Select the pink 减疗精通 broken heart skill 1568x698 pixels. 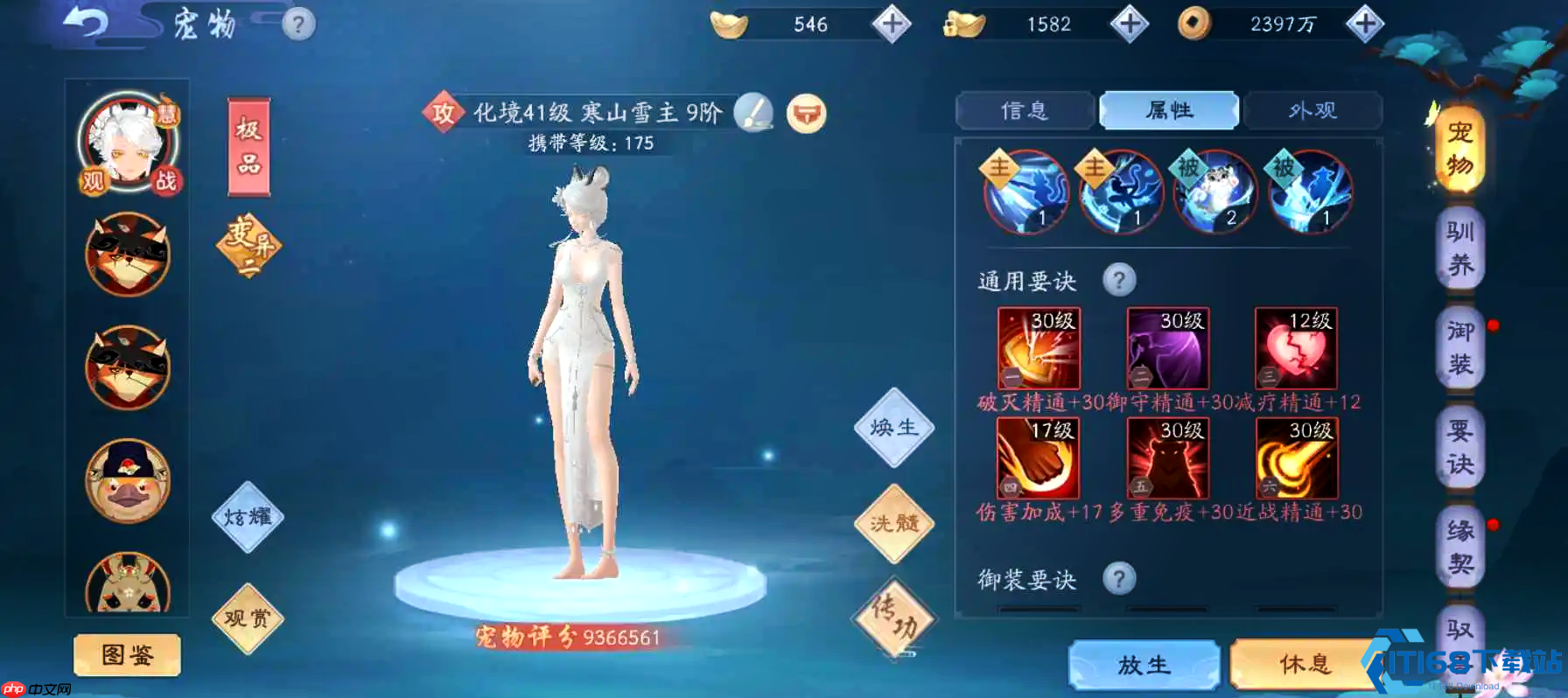pos(1293,349)
